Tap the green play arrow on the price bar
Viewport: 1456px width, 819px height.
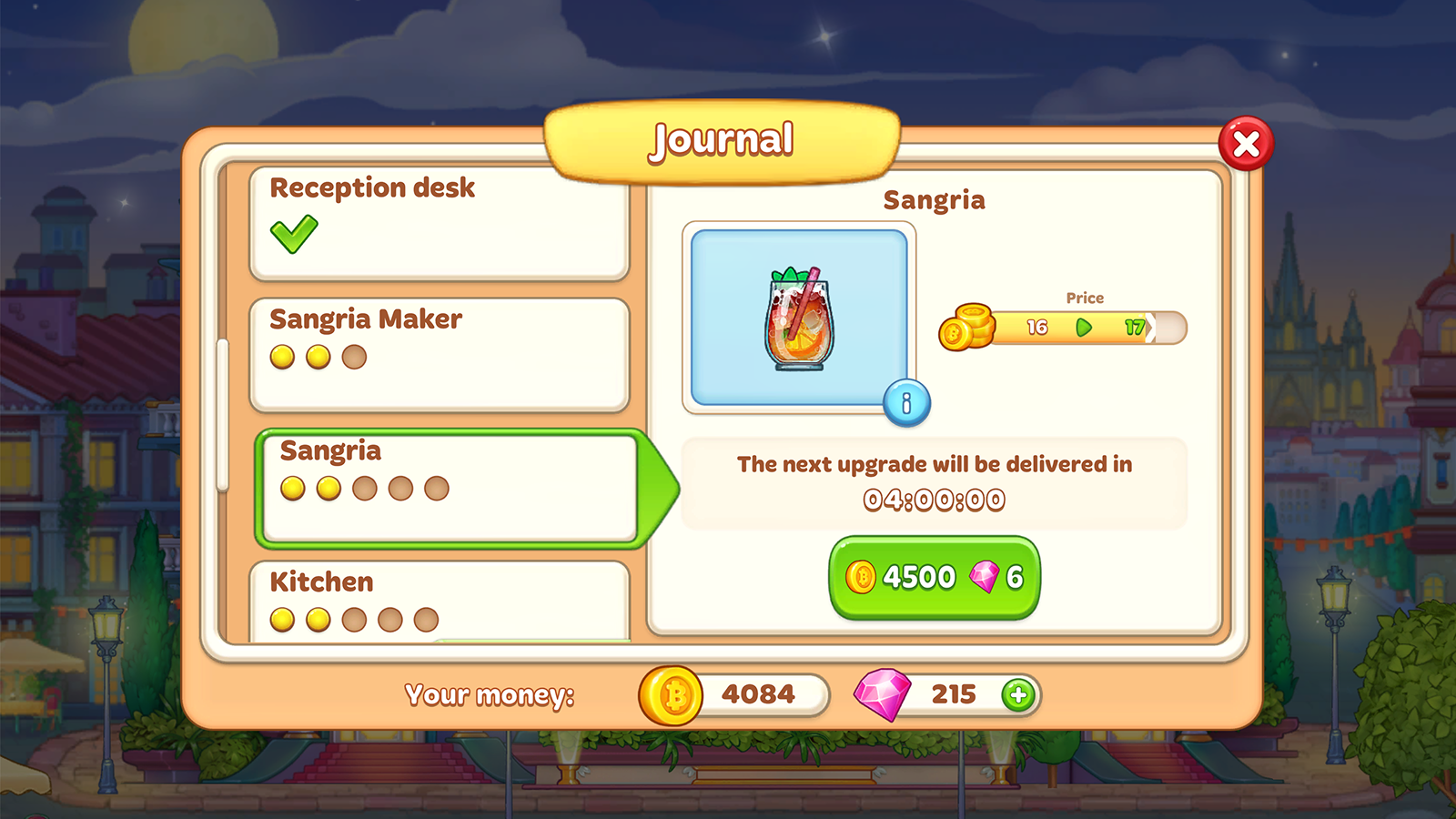(x=1083, y=329)
